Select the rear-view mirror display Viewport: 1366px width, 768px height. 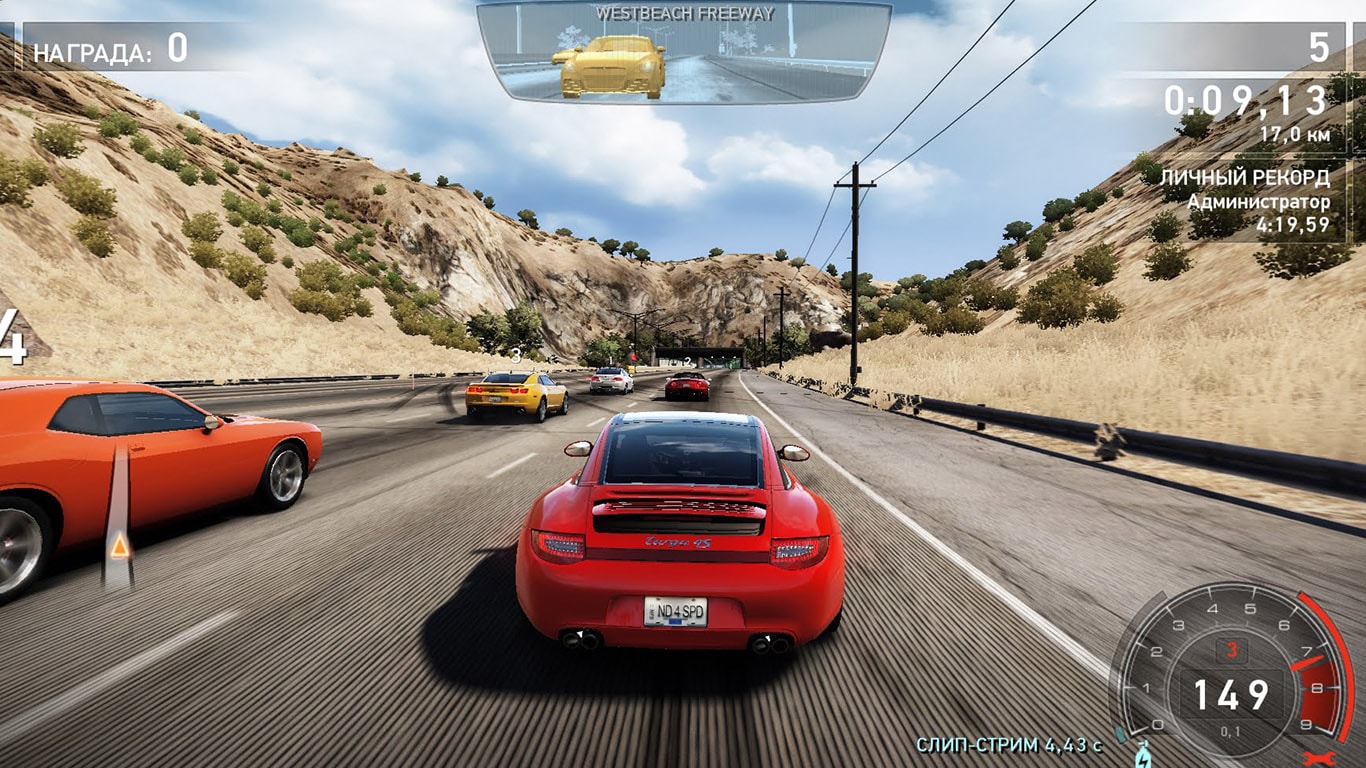tap(683, 52)
